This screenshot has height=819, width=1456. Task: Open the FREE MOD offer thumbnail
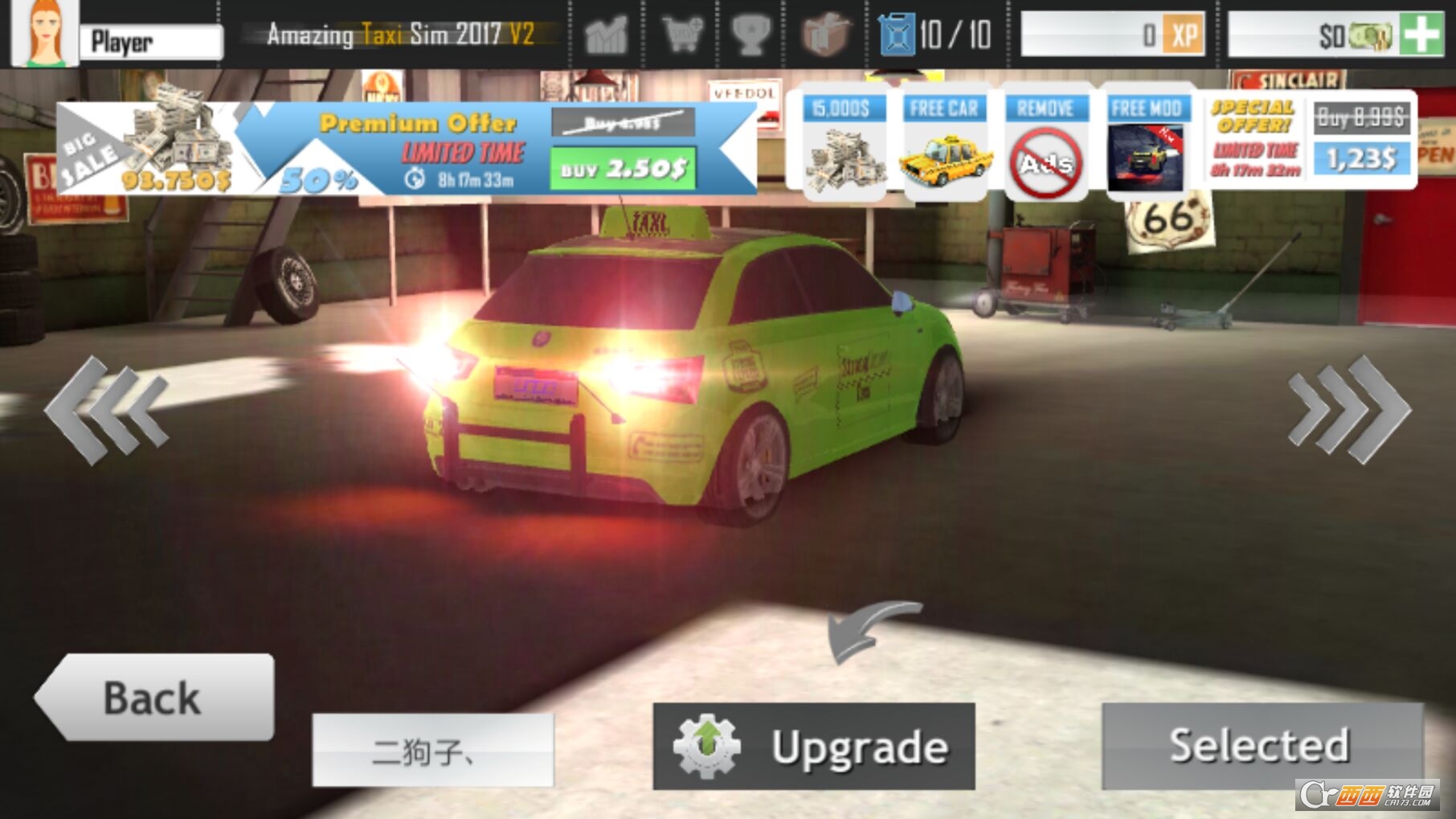[1147, 145]
